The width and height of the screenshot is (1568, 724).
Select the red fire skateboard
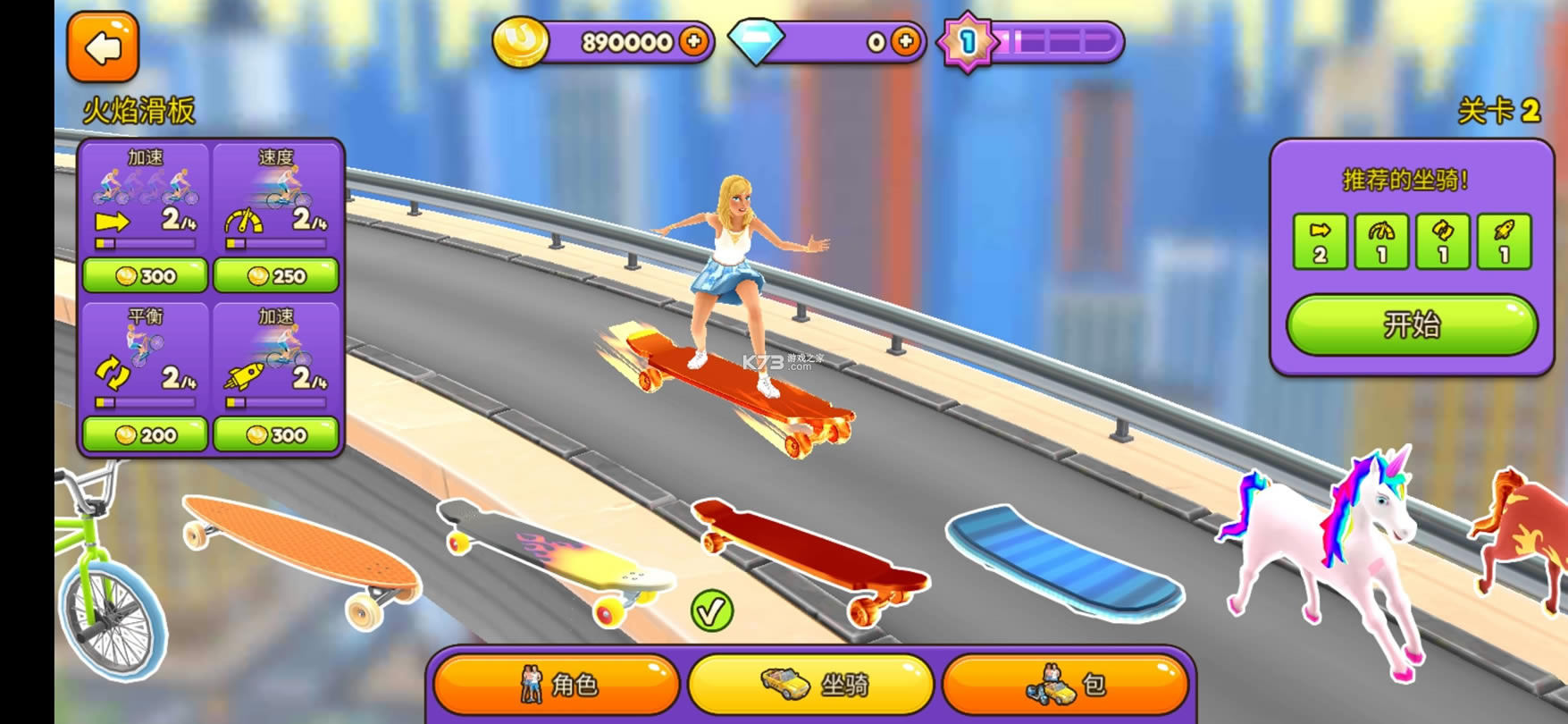click(809, 554)
